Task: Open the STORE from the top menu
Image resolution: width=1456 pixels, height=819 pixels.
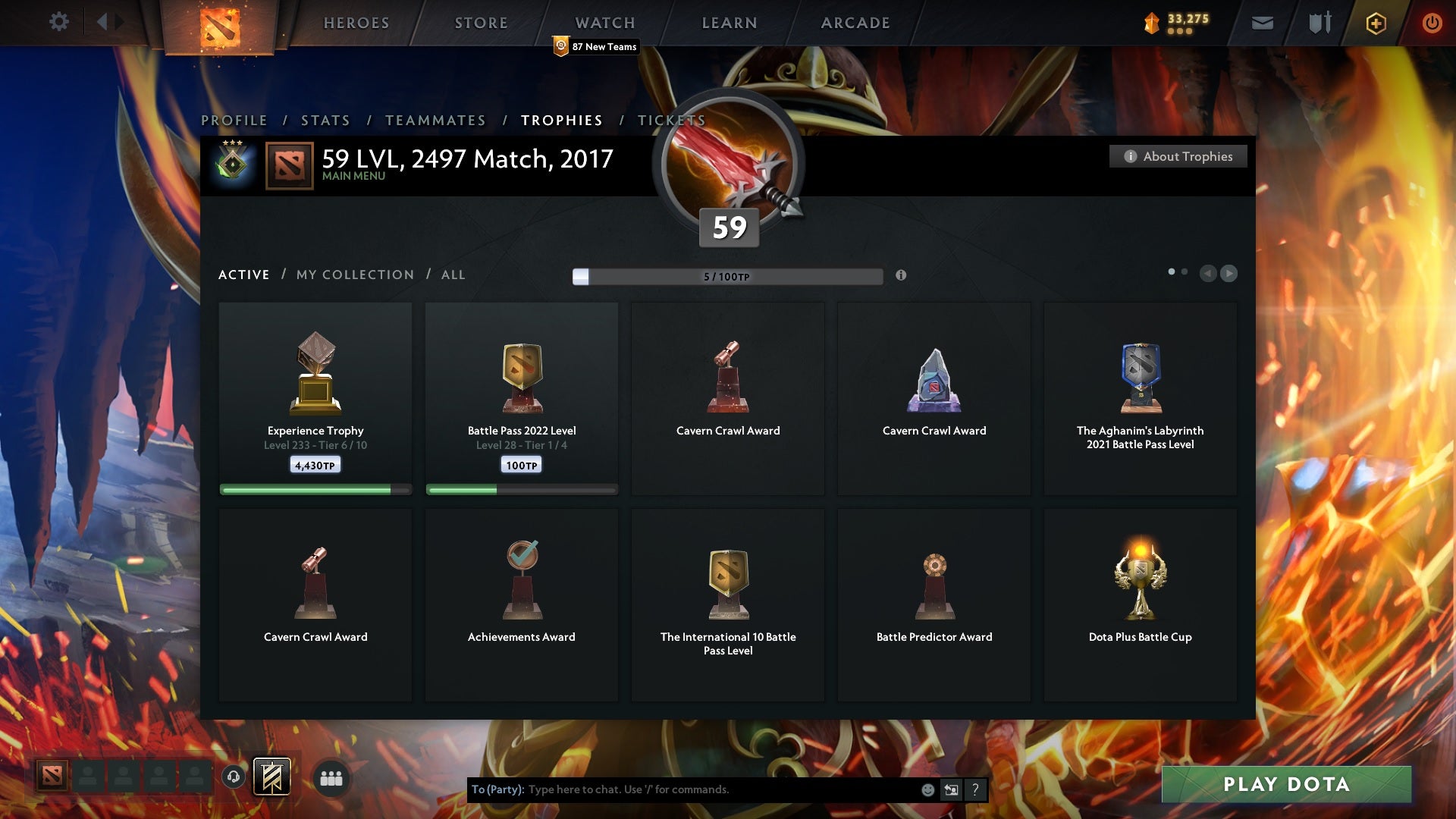Action: point(481,23)
